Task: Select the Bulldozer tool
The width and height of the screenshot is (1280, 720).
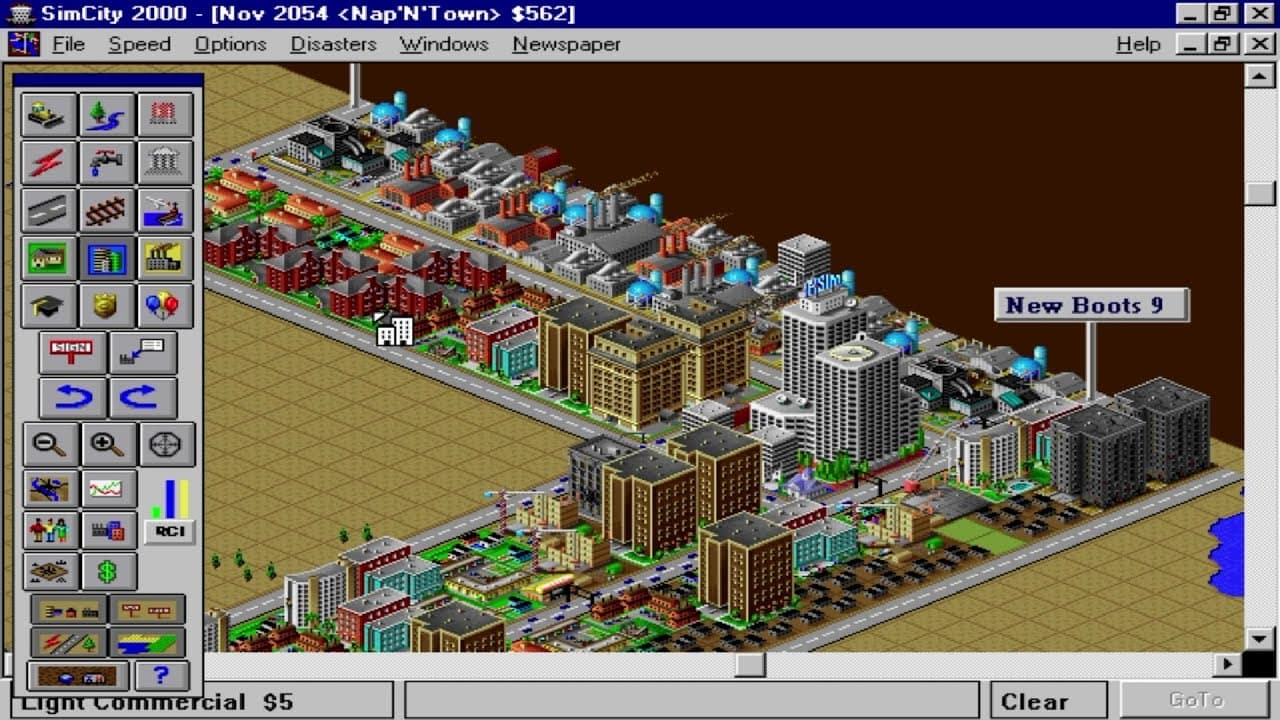Action: [x=49, y=114]
